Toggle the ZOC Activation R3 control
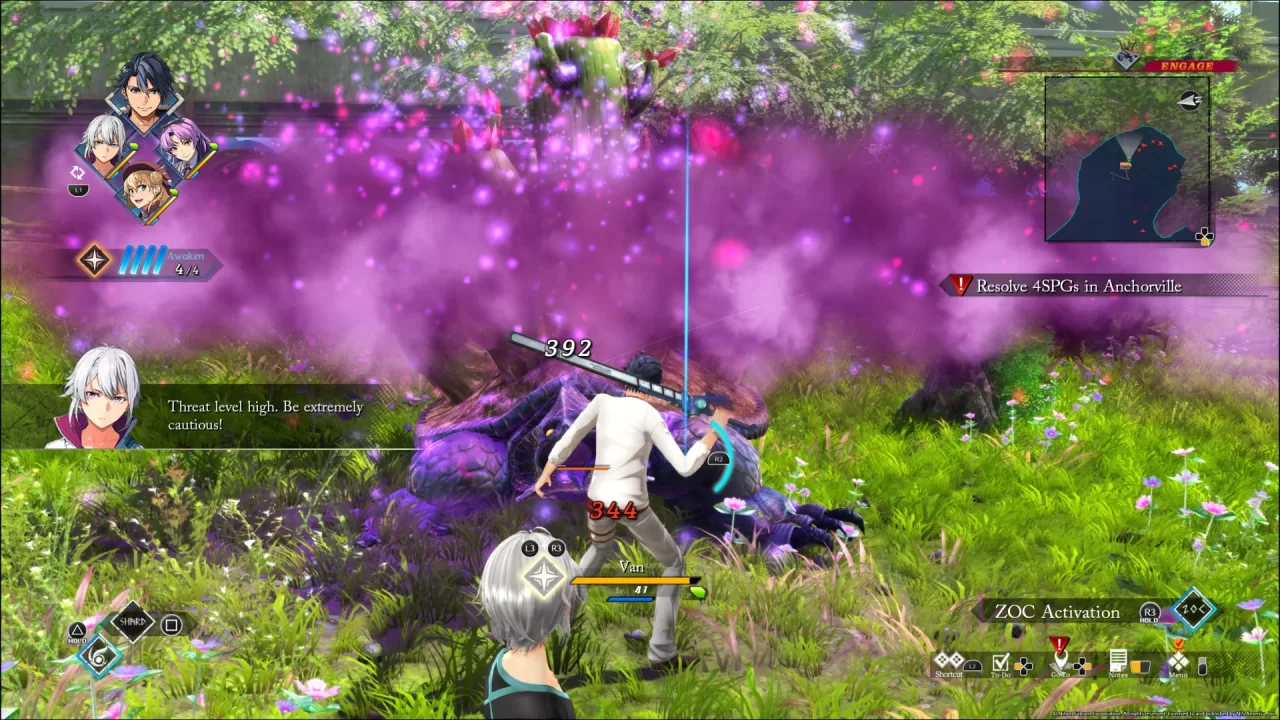Screen dimensions: 1280x720 1148,612
